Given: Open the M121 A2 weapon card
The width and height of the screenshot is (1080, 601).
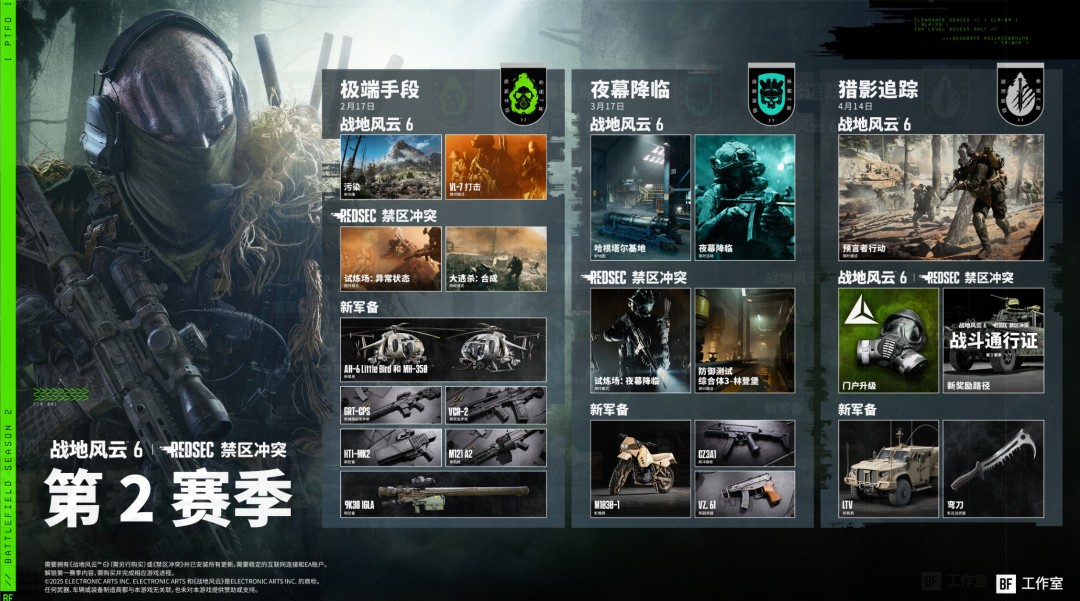Looking at the screenshot, I should (496, 447).
